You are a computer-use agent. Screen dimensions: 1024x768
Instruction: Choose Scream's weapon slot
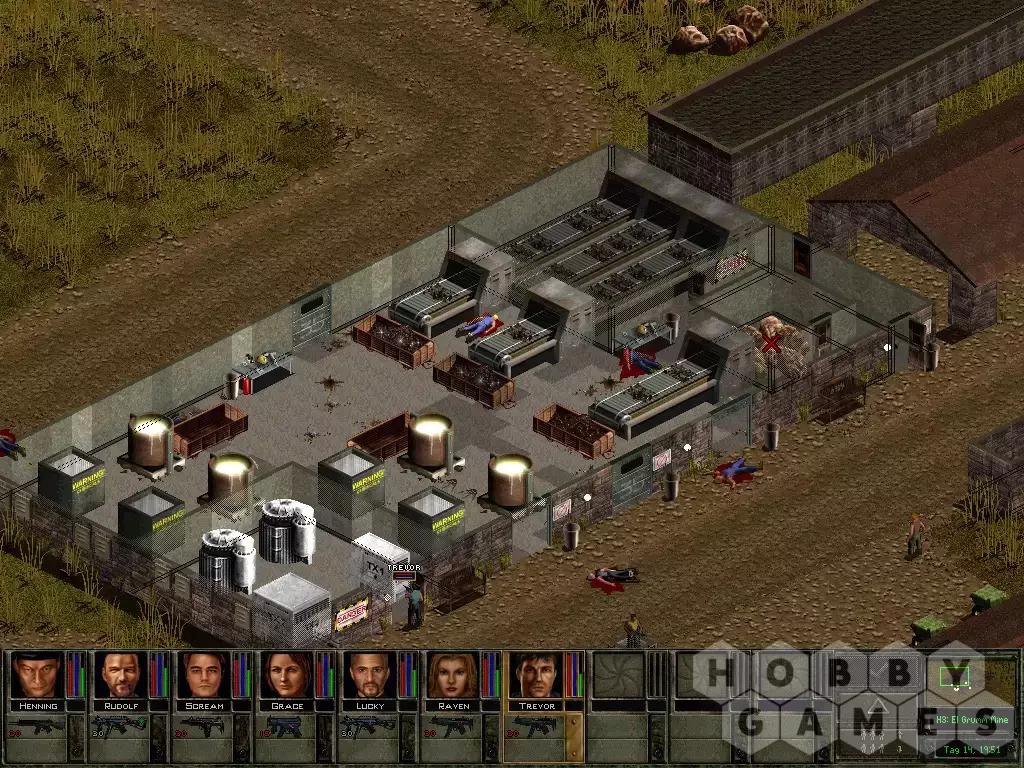pyautogui.click(x=203, y=727)
